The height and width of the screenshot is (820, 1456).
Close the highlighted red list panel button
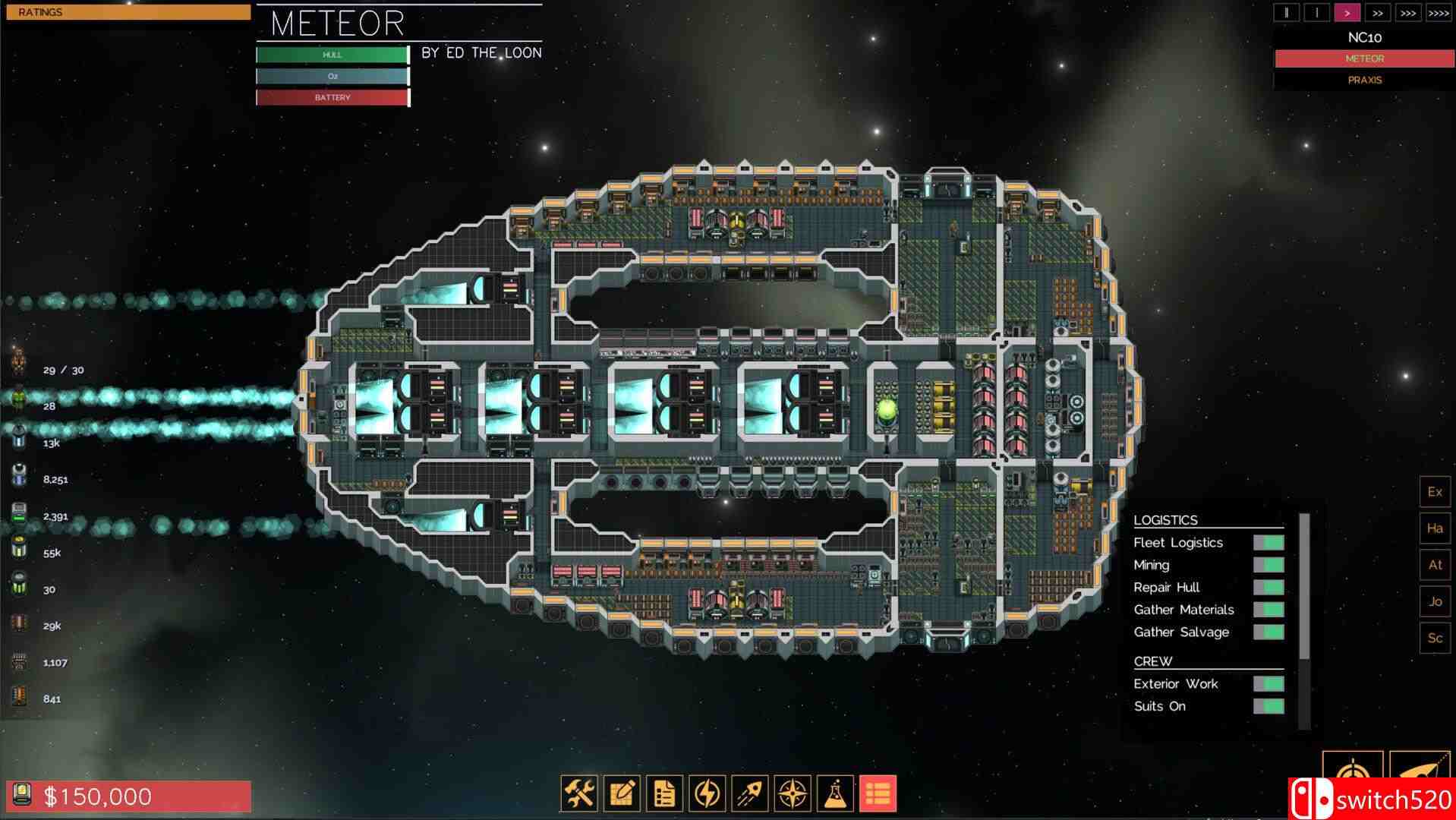tap(877, 793)
